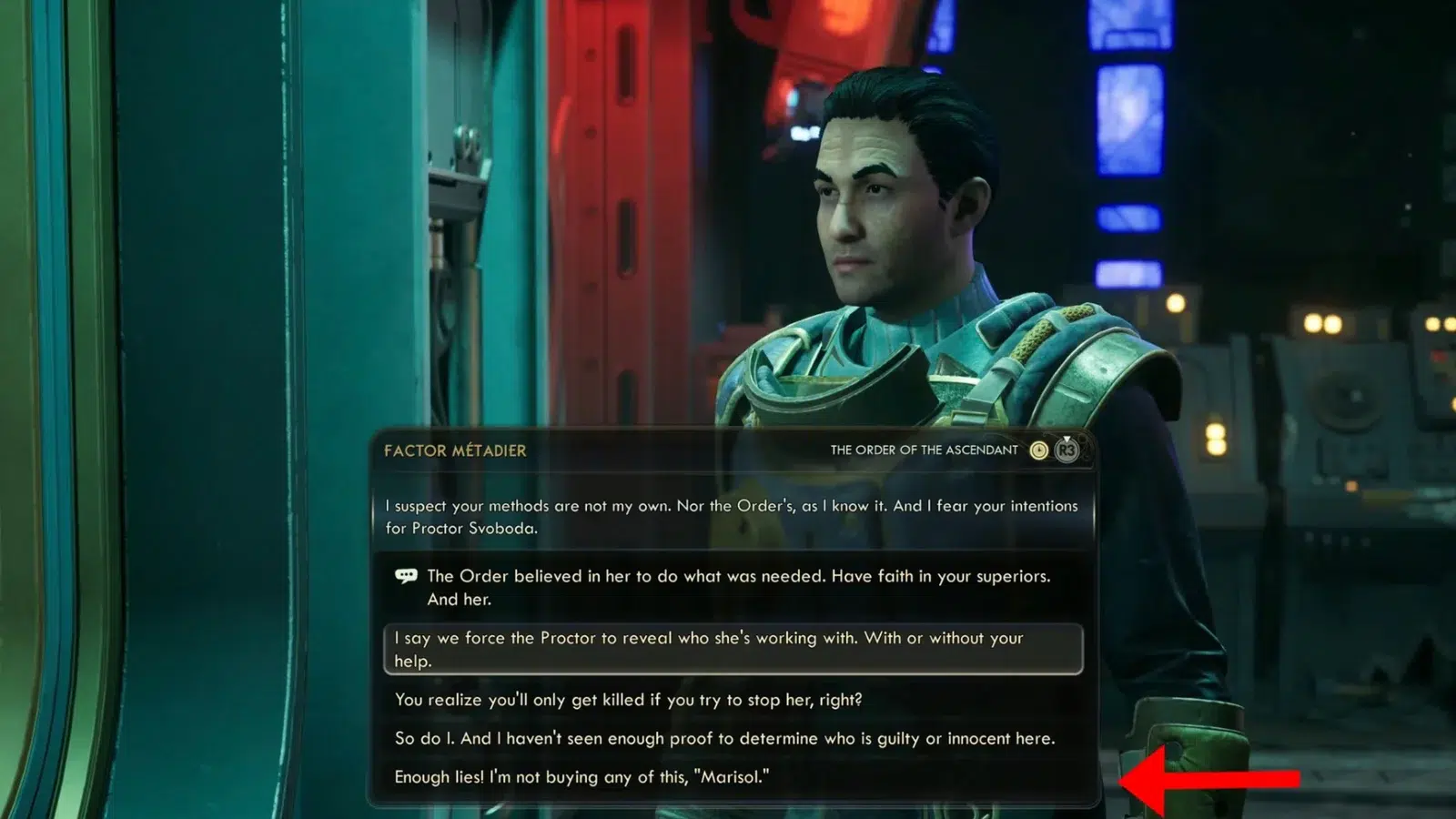The width and height of the screenshot is (1456, 819).
Task: Select "Enough lies!" dialogue choice
Action: coord(581,777)
